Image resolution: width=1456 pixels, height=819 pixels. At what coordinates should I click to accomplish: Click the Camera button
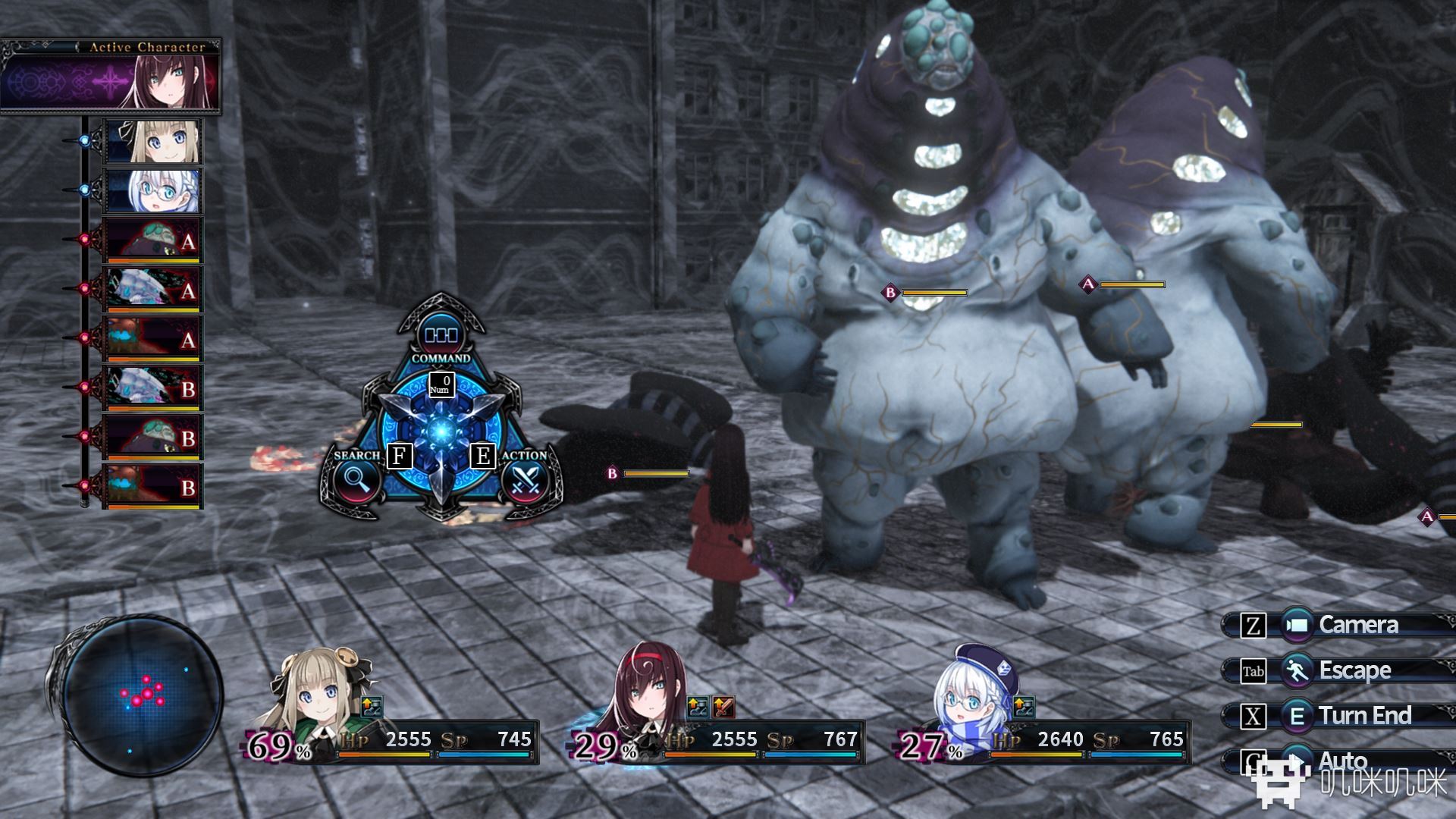[x=1339, y=625]
